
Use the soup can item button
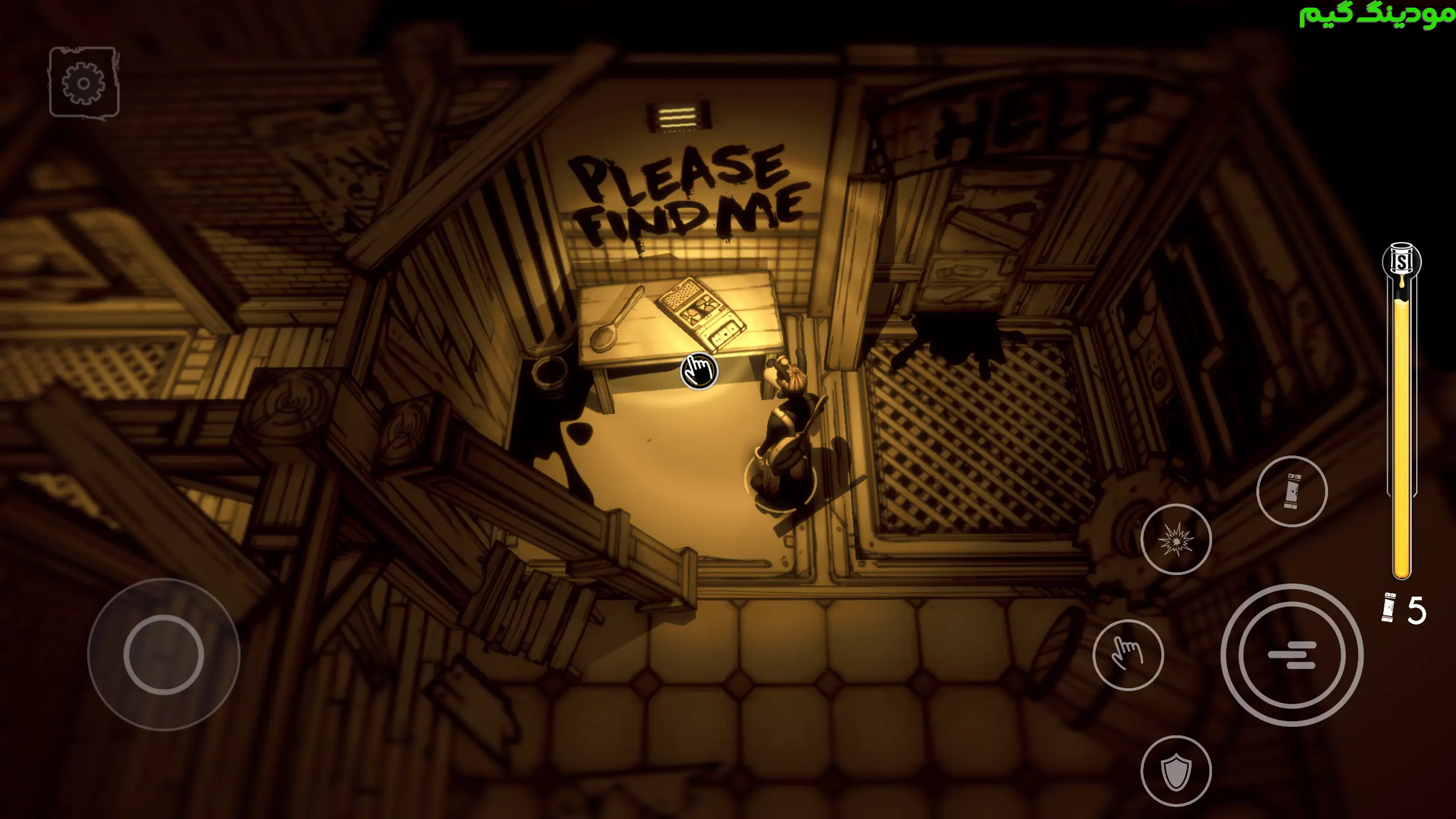tap(1292, 491)
